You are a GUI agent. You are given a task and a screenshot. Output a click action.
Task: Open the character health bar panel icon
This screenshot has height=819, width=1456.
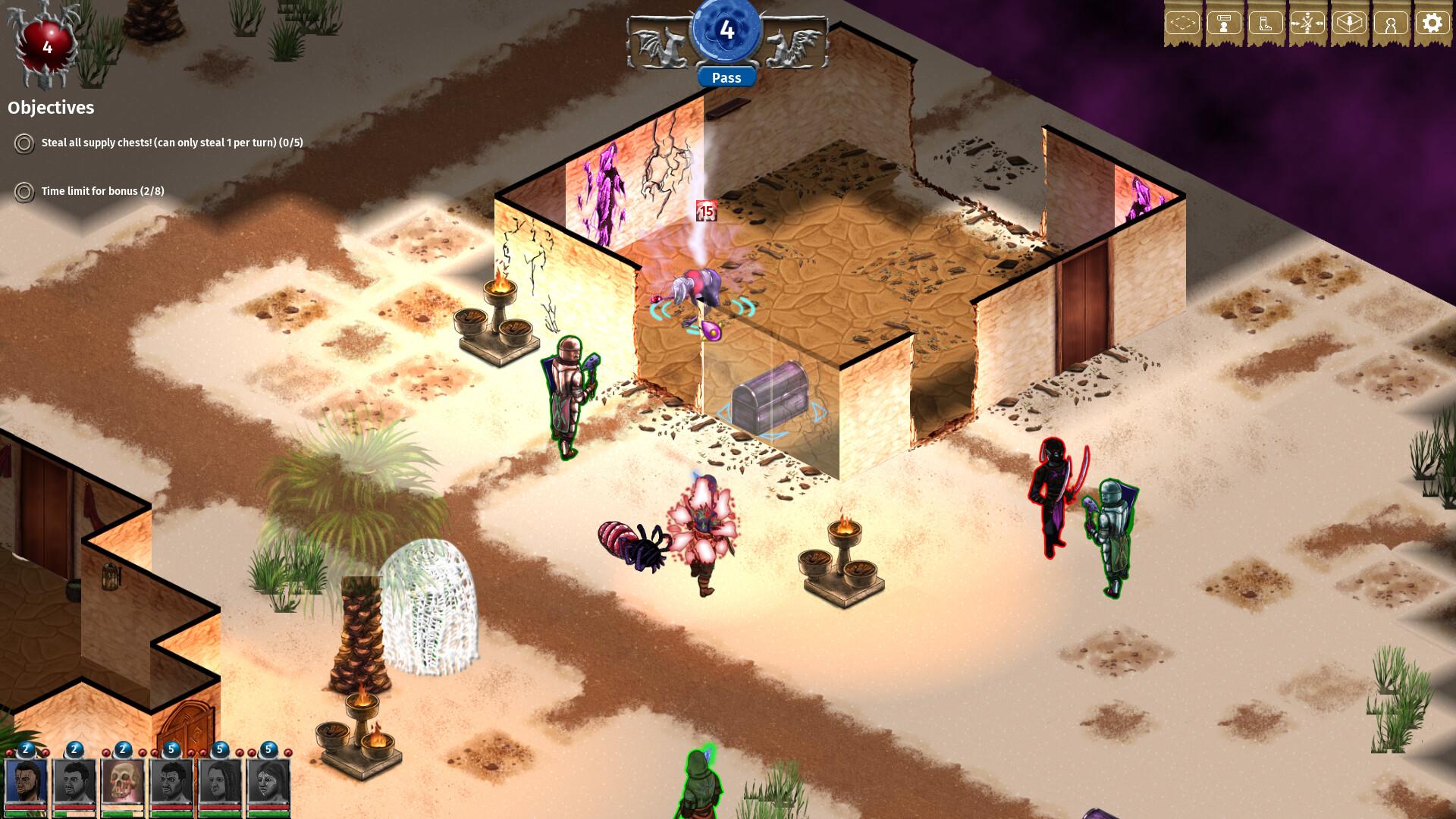1223,23
